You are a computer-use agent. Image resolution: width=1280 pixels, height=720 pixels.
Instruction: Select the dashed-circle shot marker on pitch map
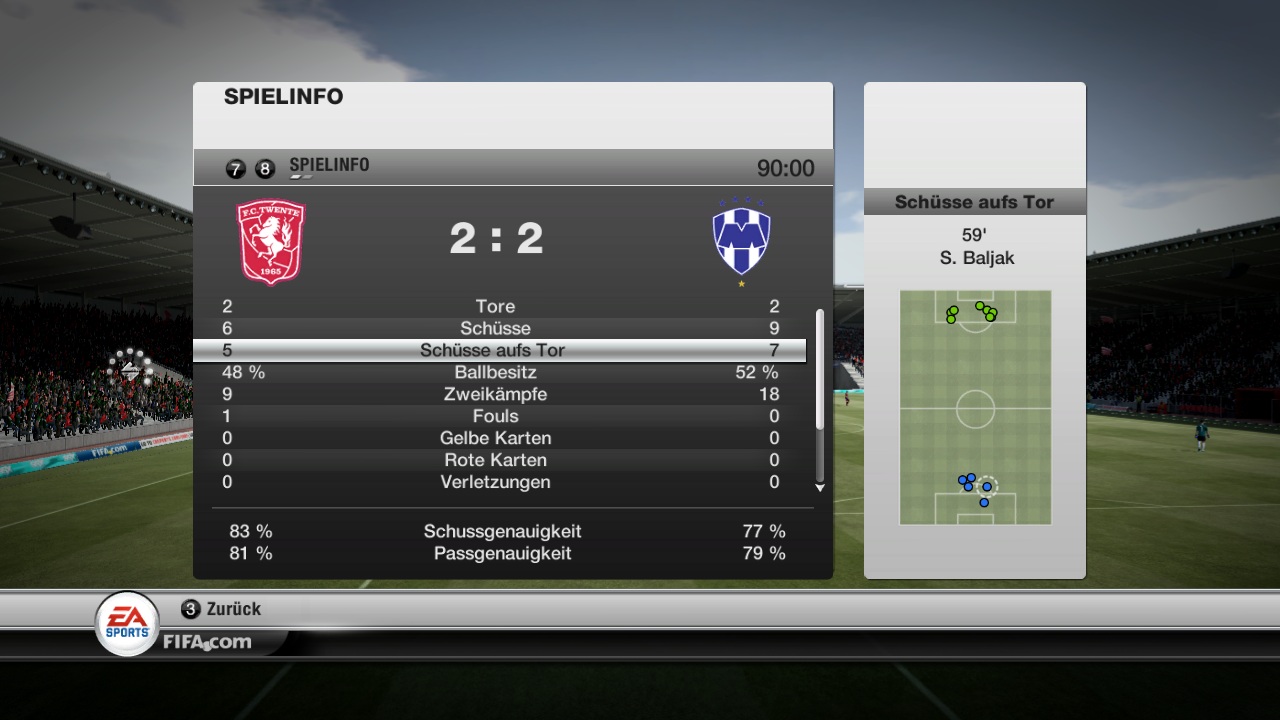pyautogui.click(x=987, y=486)
